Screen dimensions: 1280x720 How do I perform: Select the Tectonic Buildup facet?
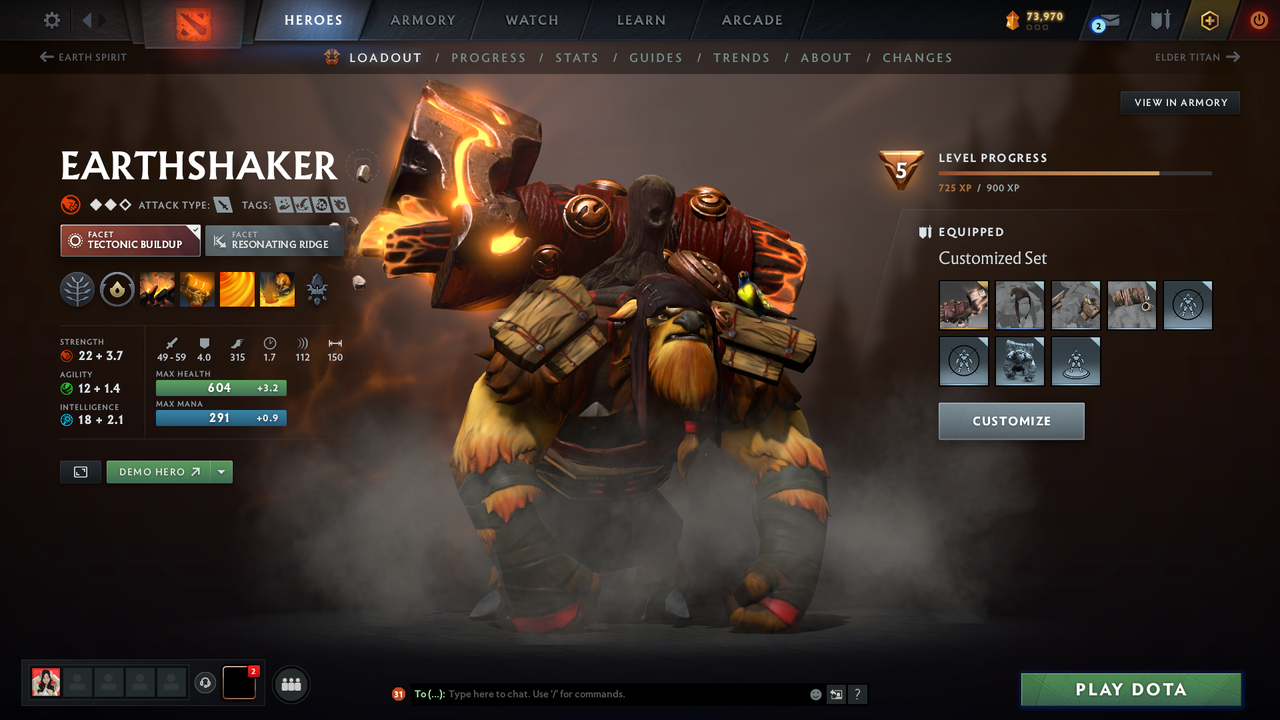[x=130, y=240]
